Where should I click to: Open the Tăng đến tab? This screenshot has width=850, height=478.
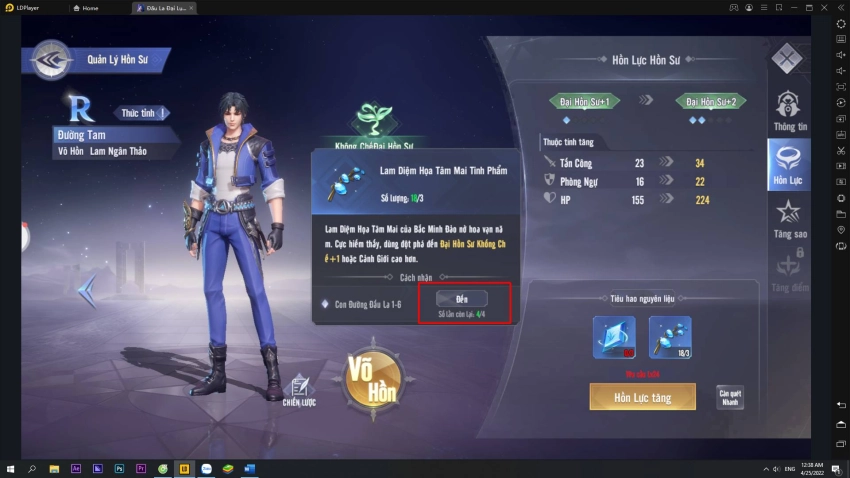(x=789, y=273)
